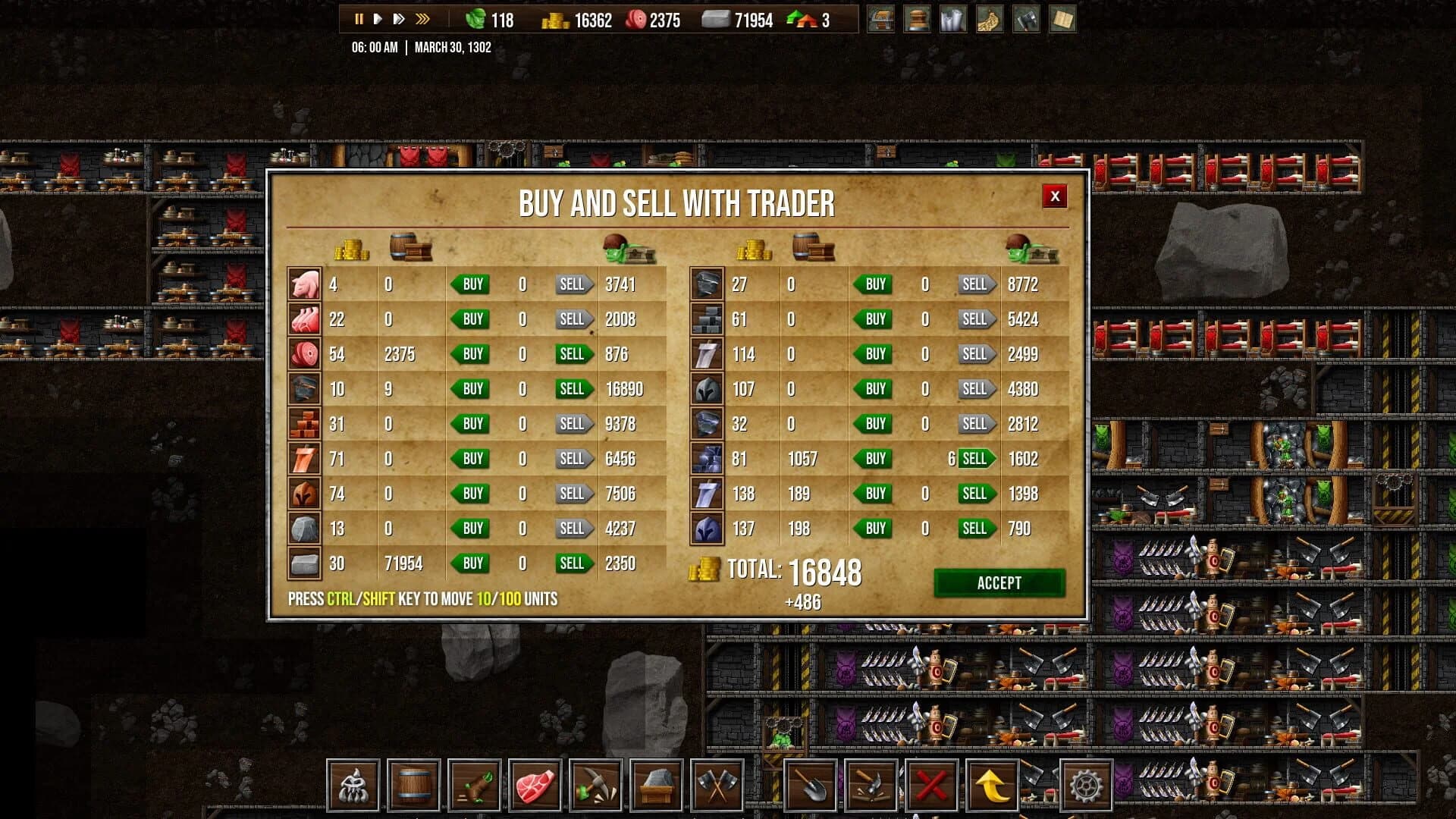Open the trader gavel panel

coord(918,20)
